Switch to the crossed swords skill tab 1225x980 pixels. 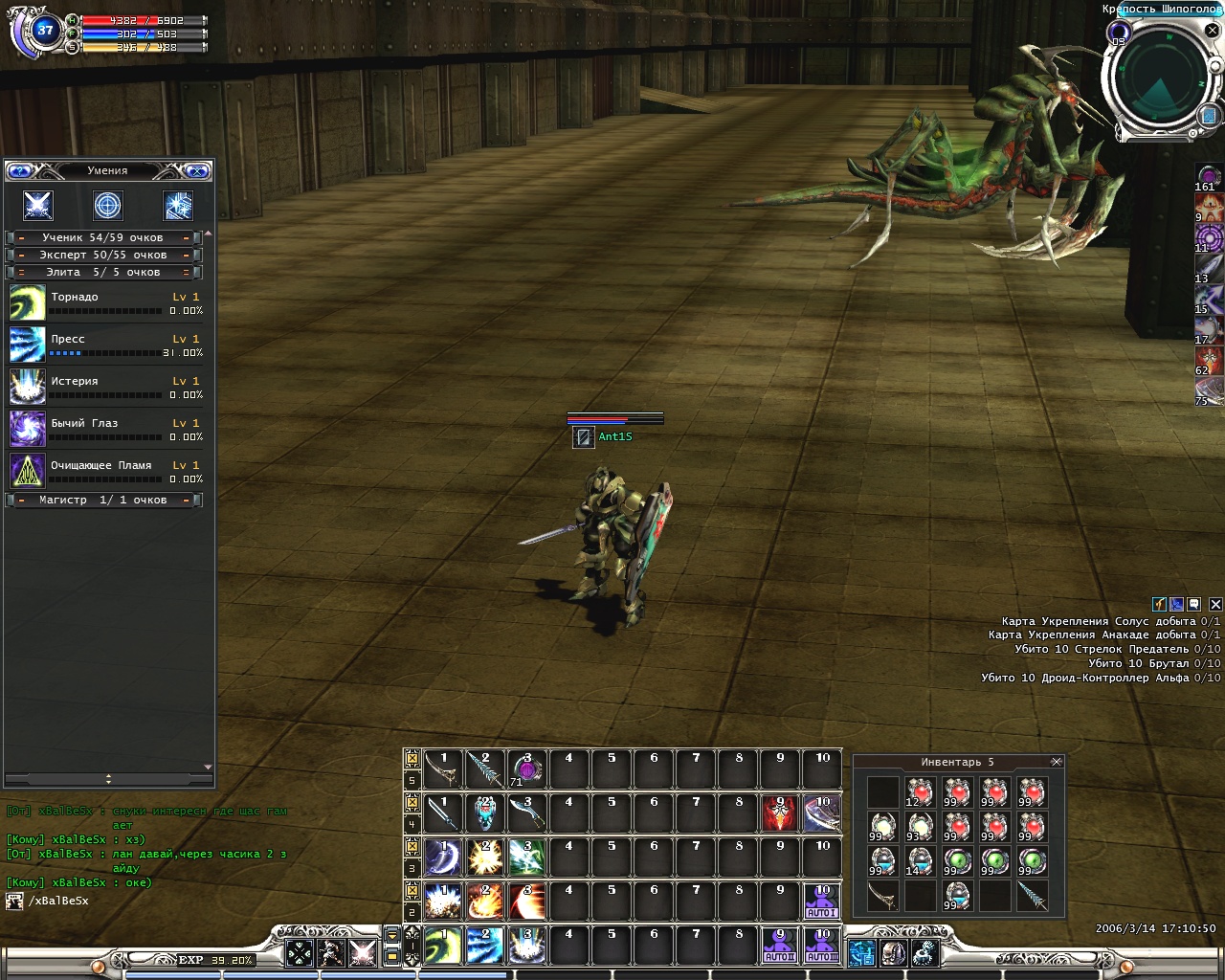[38, 205]
